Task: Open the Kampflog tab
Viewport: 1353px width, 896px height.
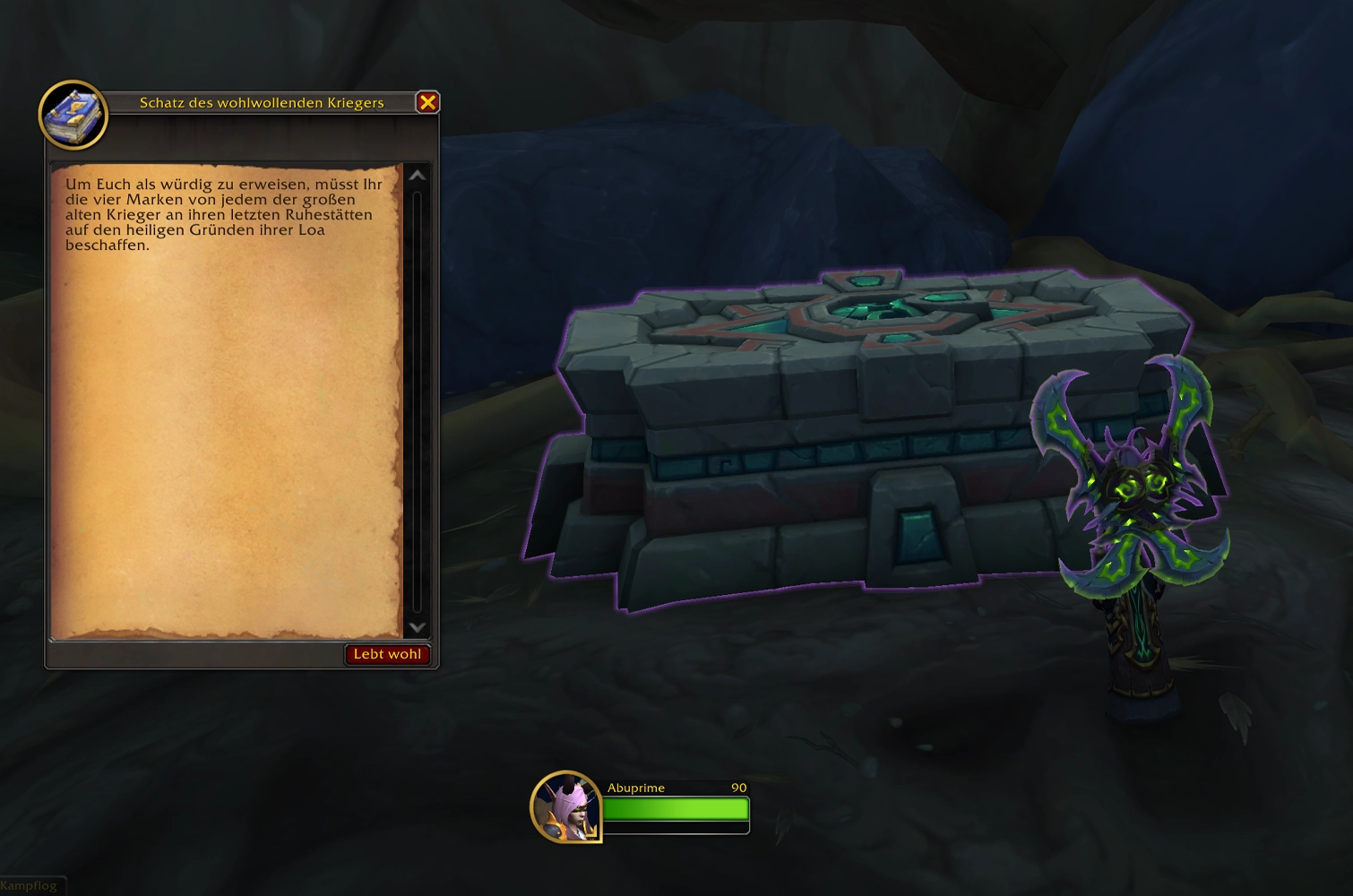Action: pos(29,886)
